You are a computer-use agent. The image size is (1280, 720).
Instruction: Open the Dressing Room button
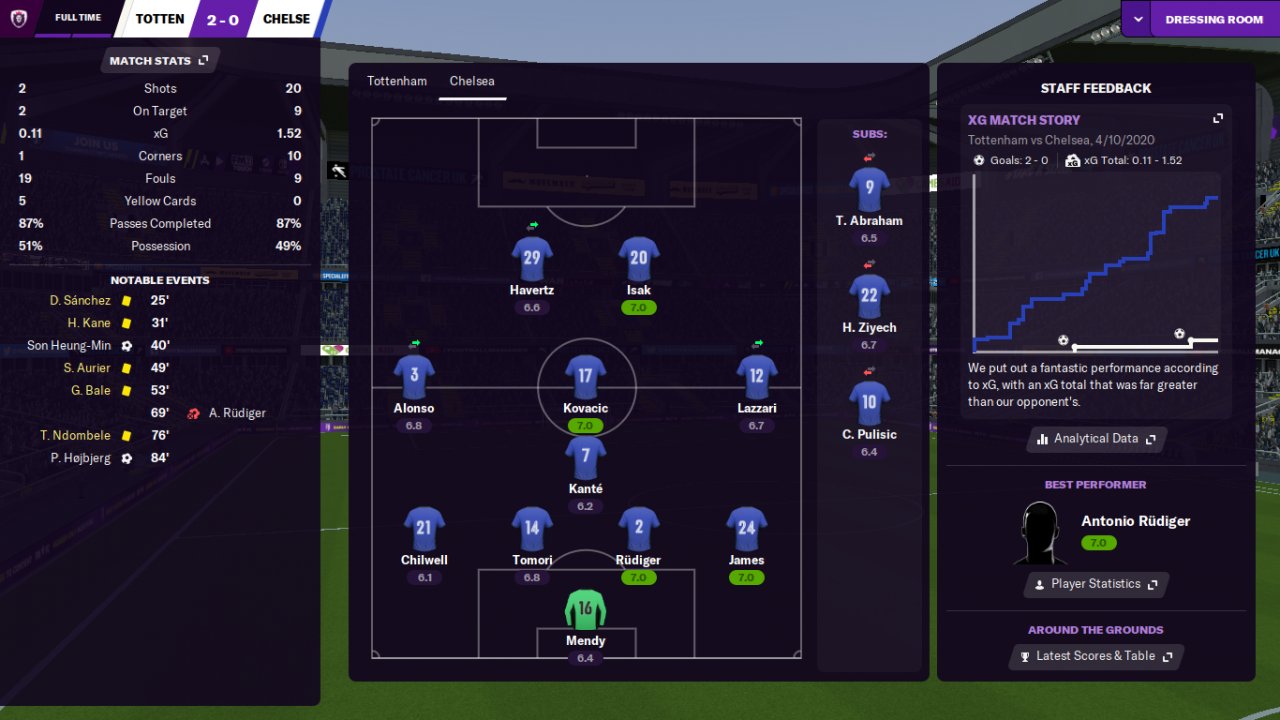(x=1214, y=19)
